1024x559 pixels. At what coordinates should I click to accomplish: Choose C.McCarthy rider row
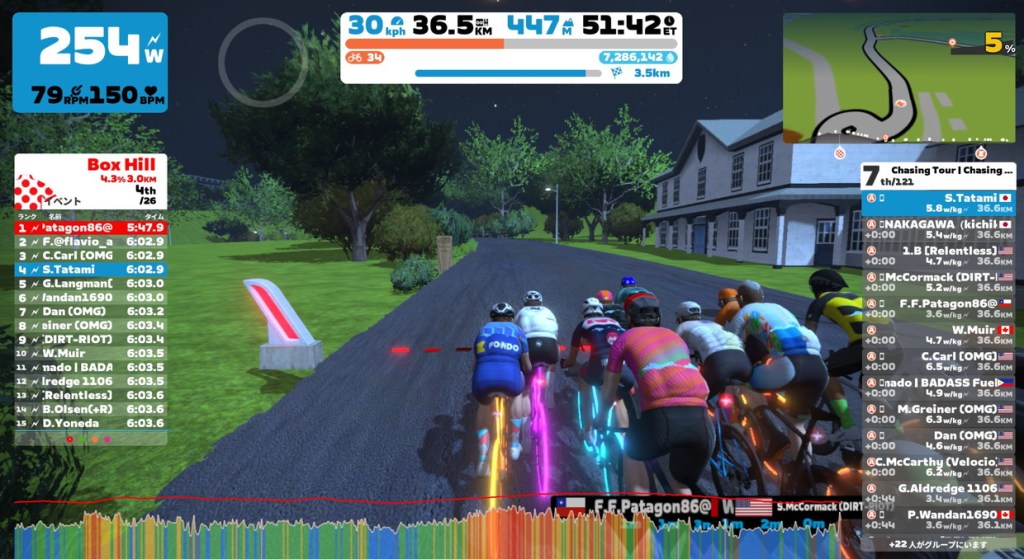tap(938, 466)
